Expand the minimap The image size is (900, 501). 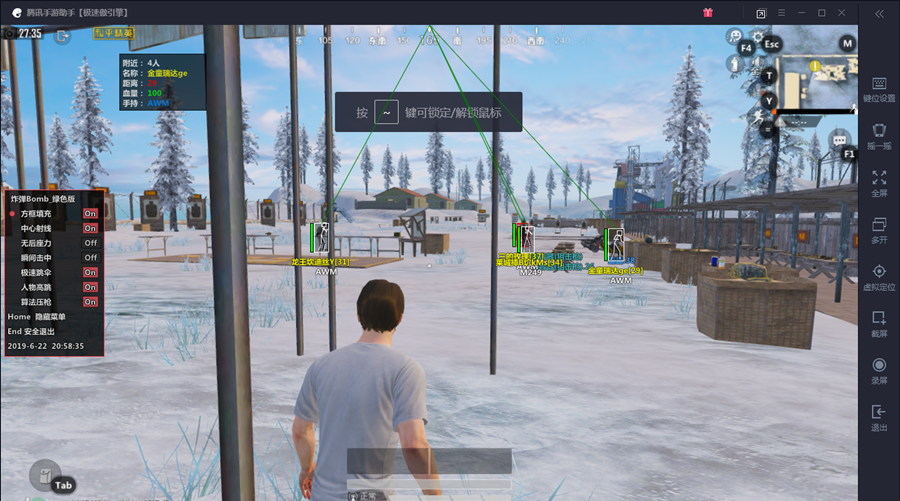click(815, 82)
